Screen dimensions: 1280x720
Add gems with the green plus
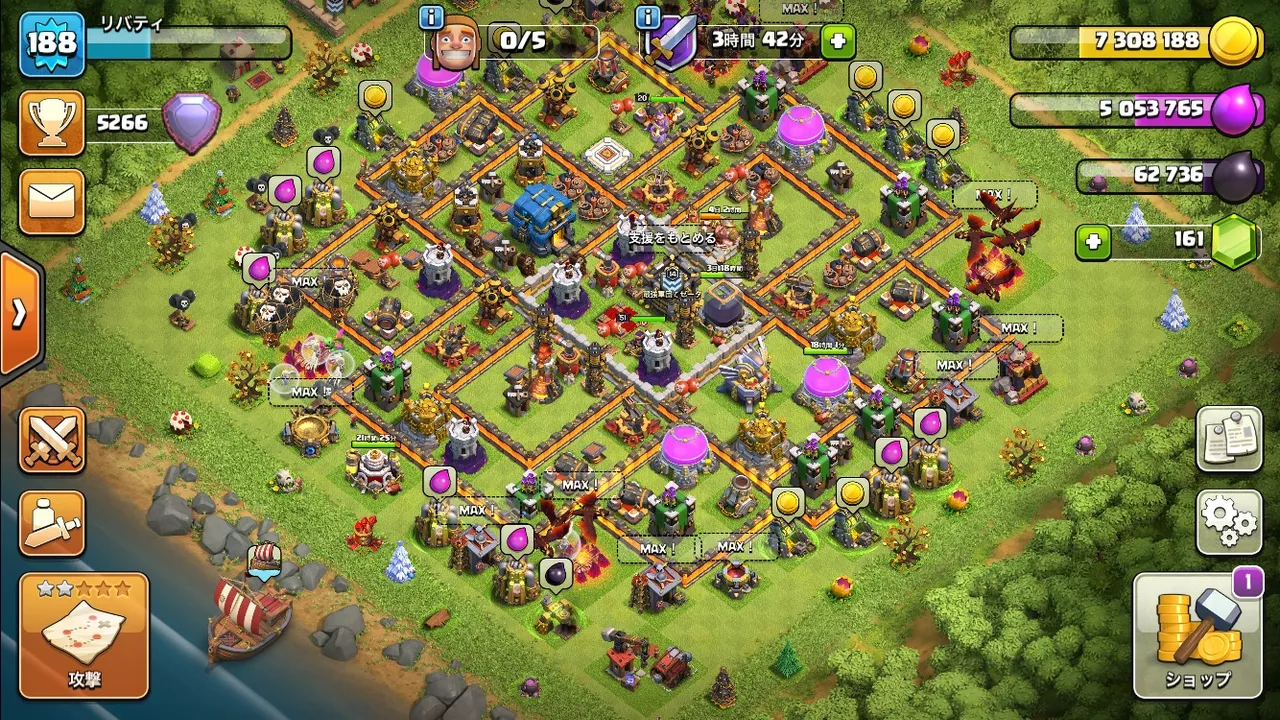point(1093,242)
